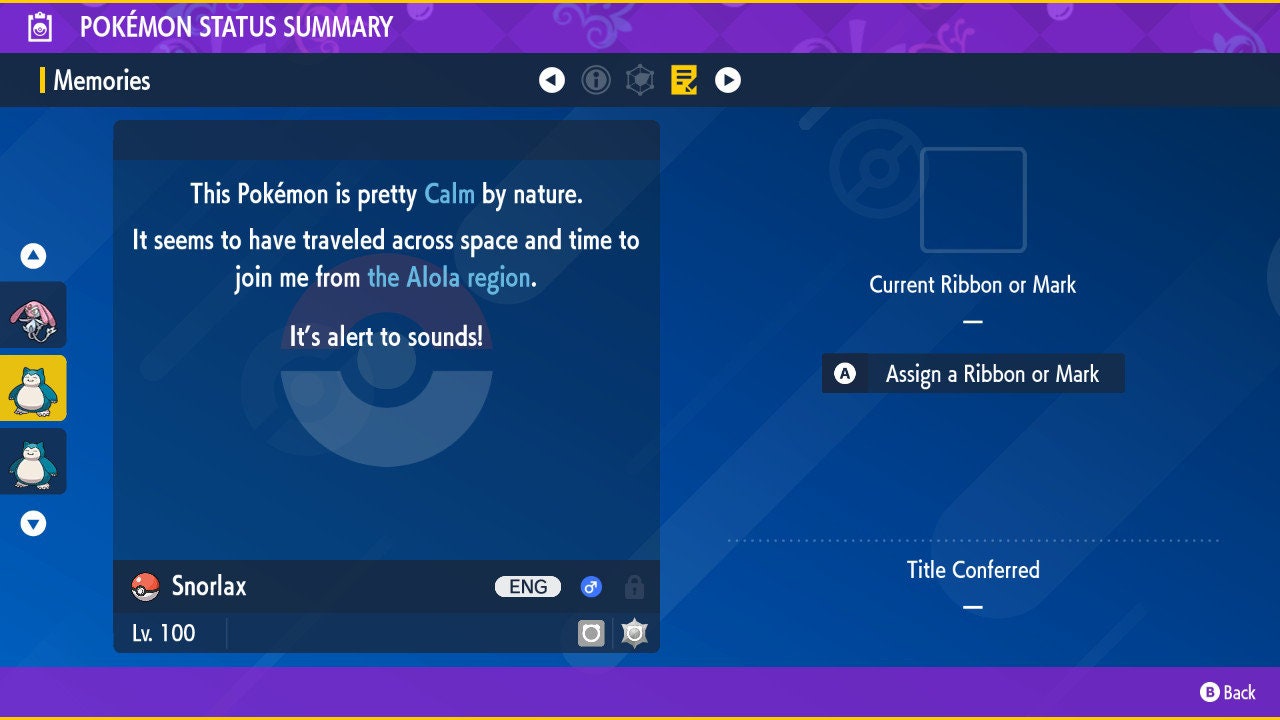Open the hexagon stats chart tab
This screenshot has width=1280, height=720.
click(x=640, y=80)
